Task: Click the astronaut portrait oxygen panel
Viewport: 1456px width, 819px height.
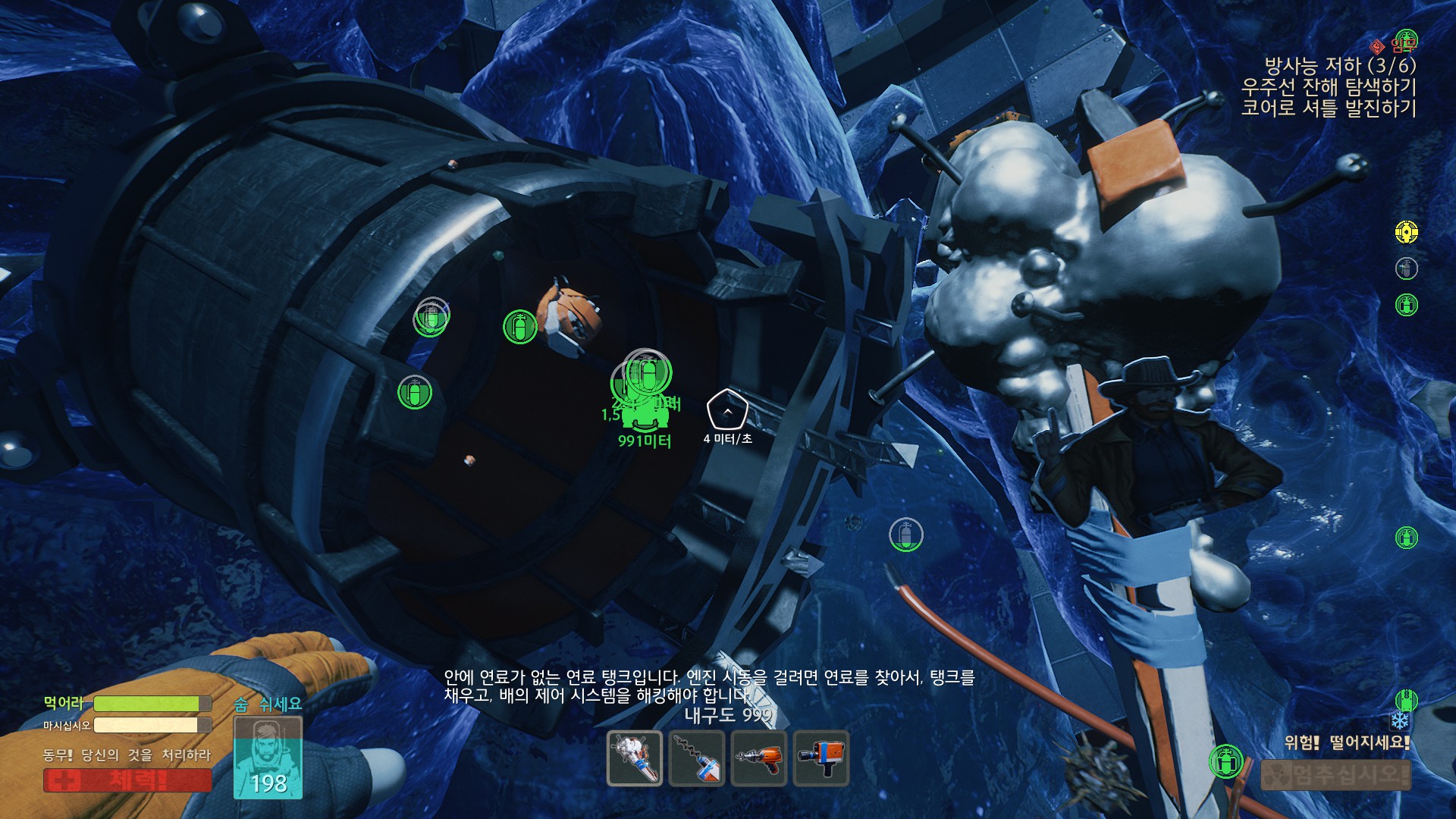Action: pos(268,757)
